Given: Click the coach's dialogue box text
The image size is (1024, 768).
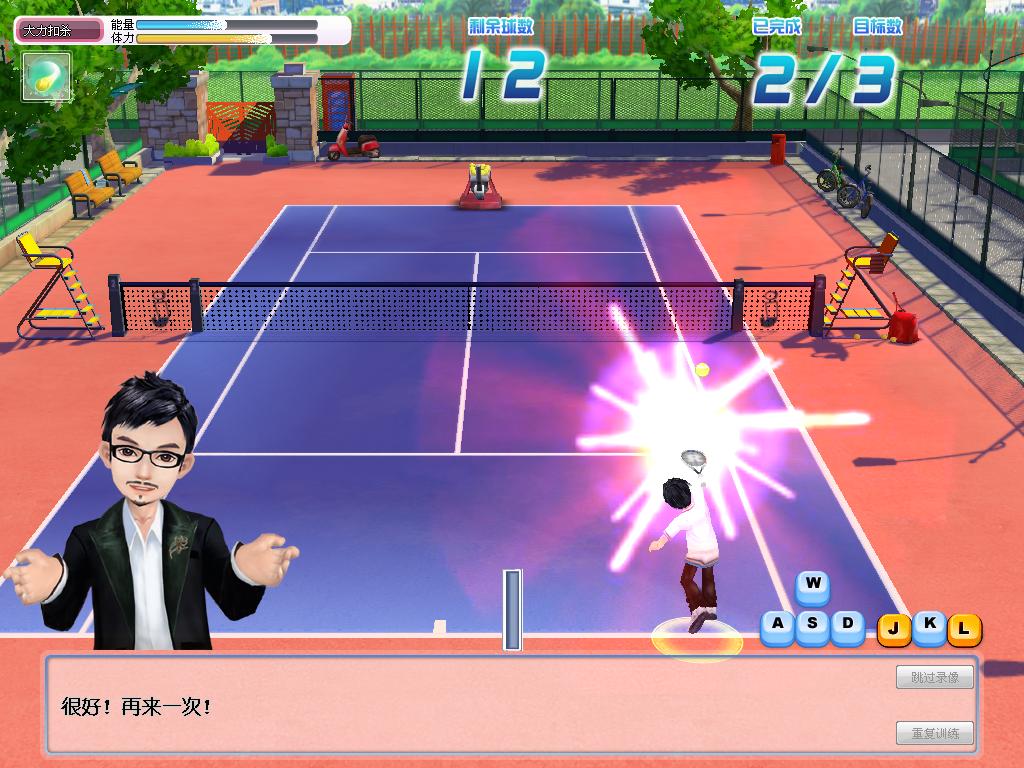Looking at the screenshot, I should click(x=137, y=707).
